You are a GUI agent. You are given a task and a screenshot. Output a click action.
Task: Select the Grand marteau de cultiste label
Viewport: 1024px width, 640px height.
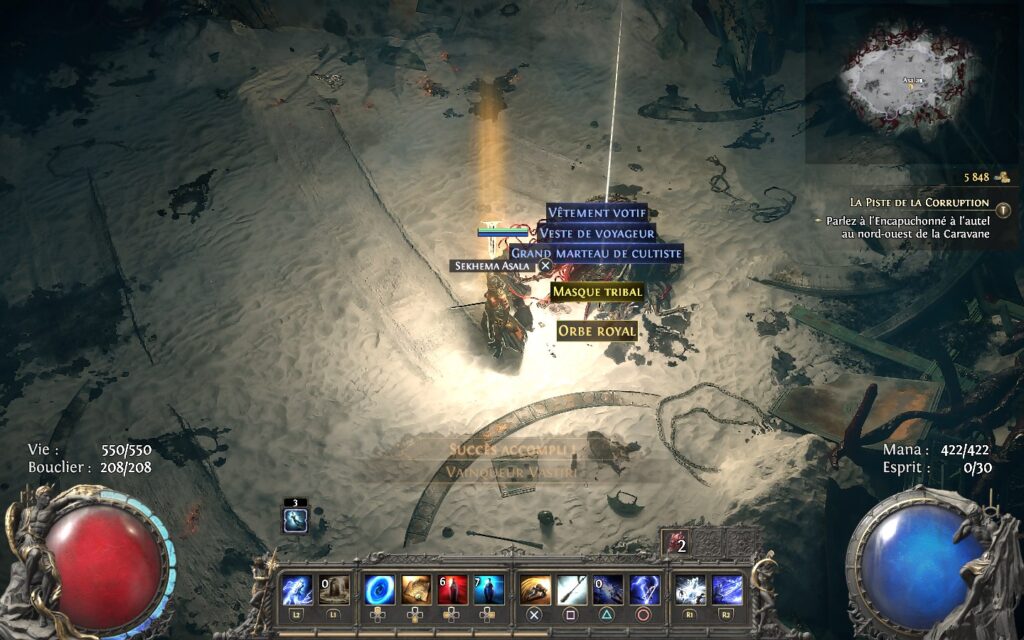597,254
